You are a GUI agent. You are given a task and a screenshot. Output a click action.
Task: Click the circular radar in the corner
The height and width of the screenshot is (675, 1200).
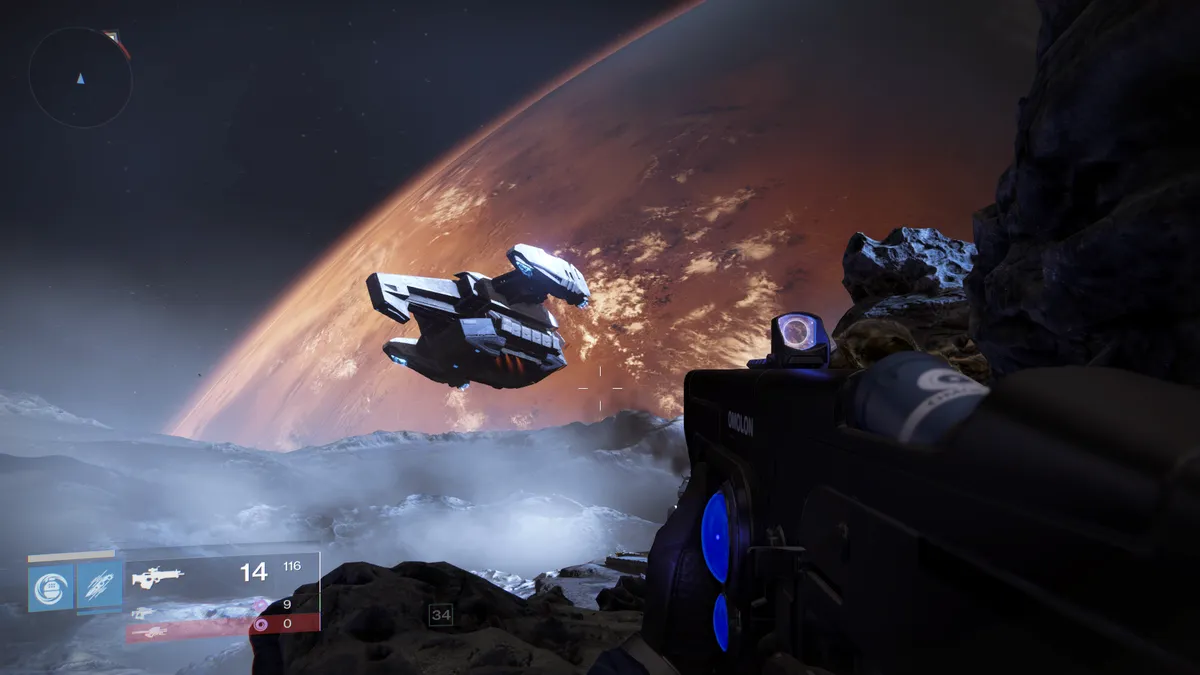pyautogui.click(x=80, y=77)
